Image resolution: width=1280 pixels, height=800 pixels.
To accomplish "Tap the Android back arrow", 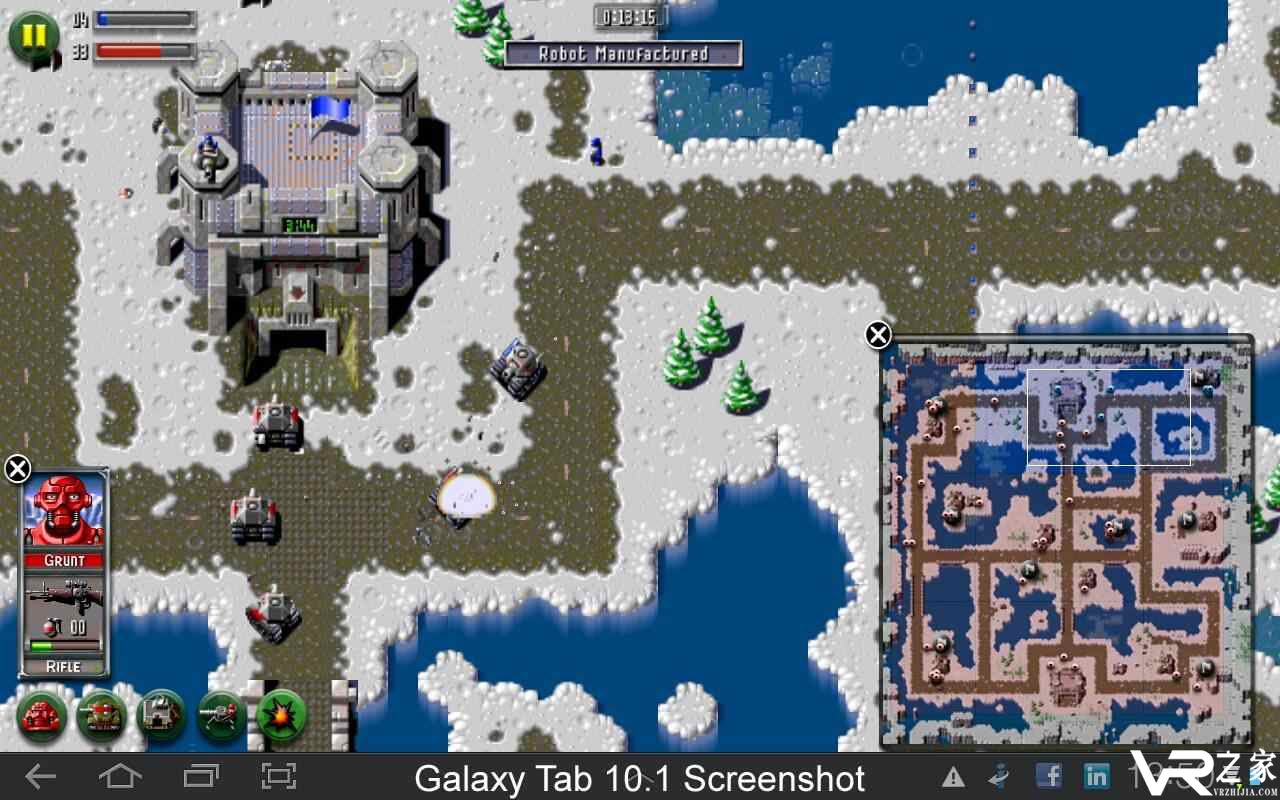I will pos(40,776).
